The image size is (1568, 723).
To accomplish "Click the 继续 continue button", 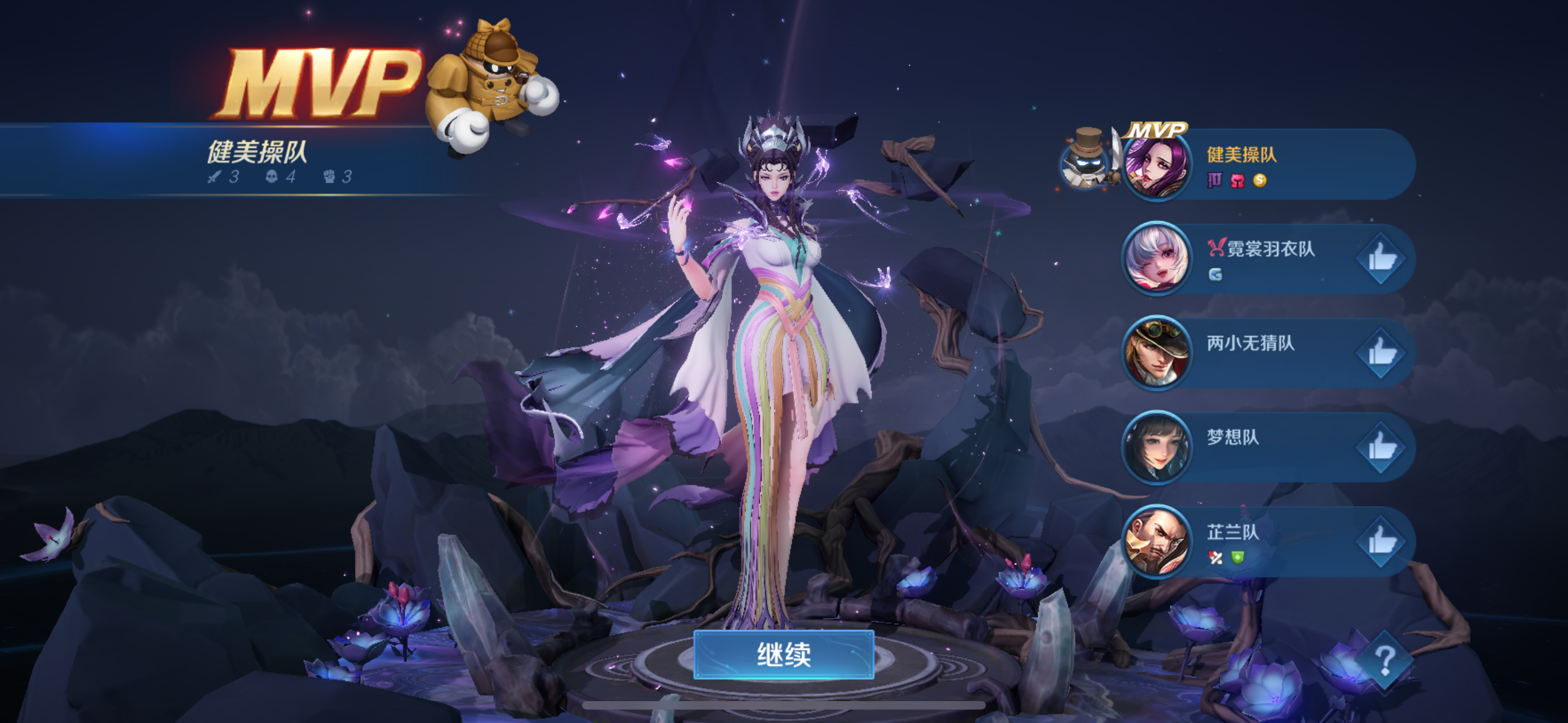I will (783, 655).
